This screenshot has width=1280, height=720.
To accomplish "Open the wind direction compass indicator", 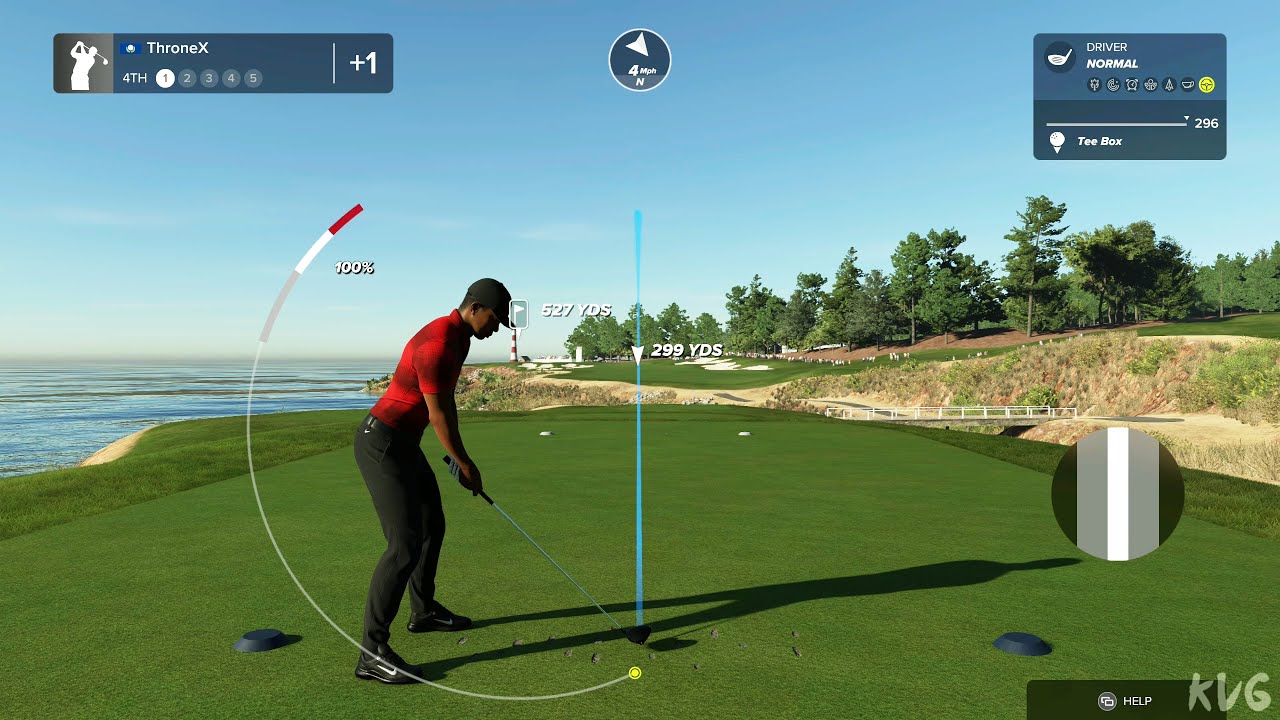I will 638,60.
